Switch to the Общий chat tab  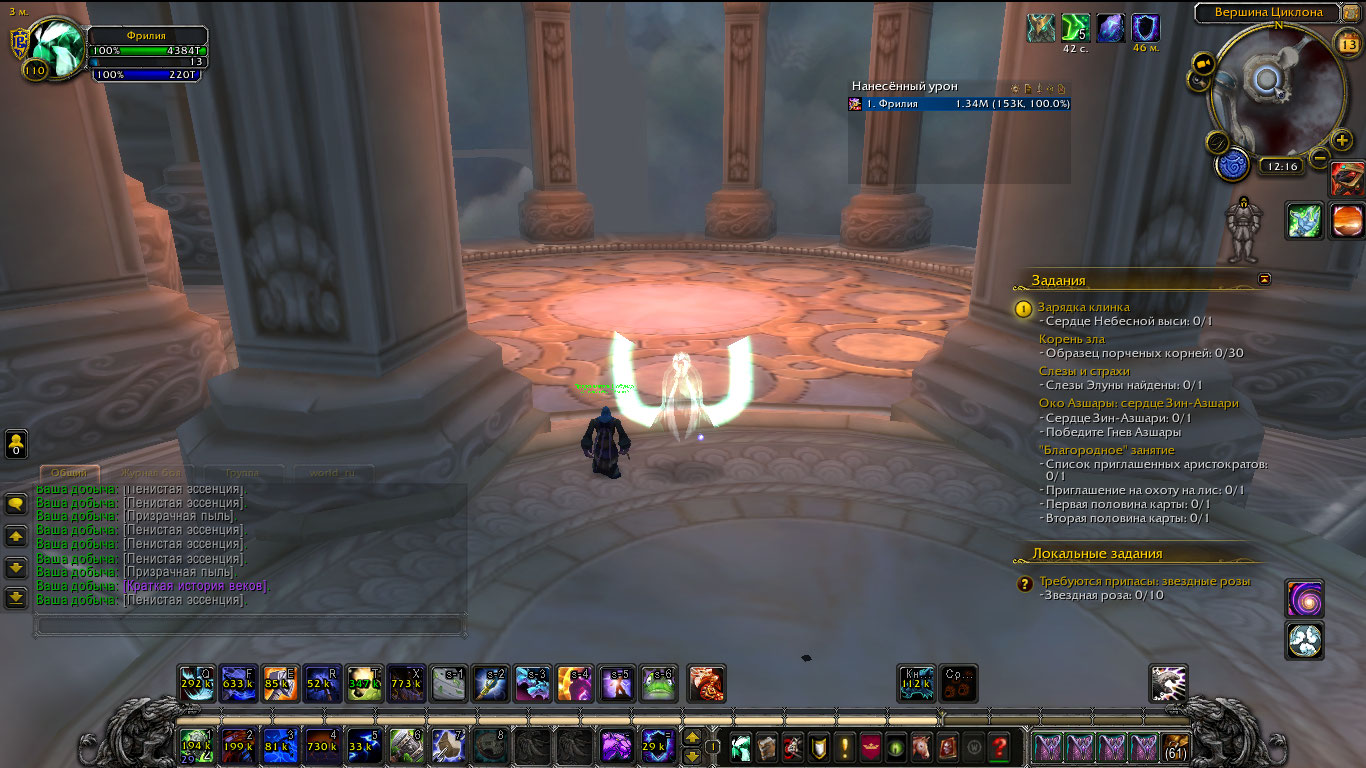pyautogui.click(x=69, y=473)
